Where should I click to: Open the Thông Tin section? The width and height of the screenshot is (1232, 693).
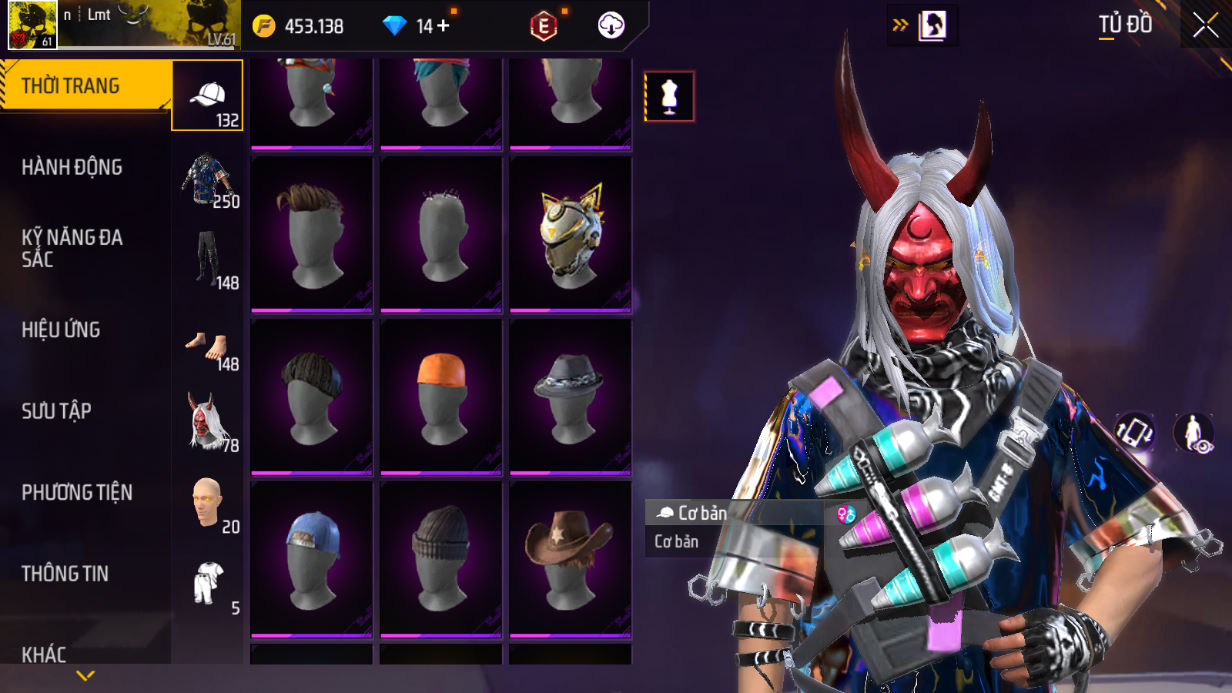point(65,574)
